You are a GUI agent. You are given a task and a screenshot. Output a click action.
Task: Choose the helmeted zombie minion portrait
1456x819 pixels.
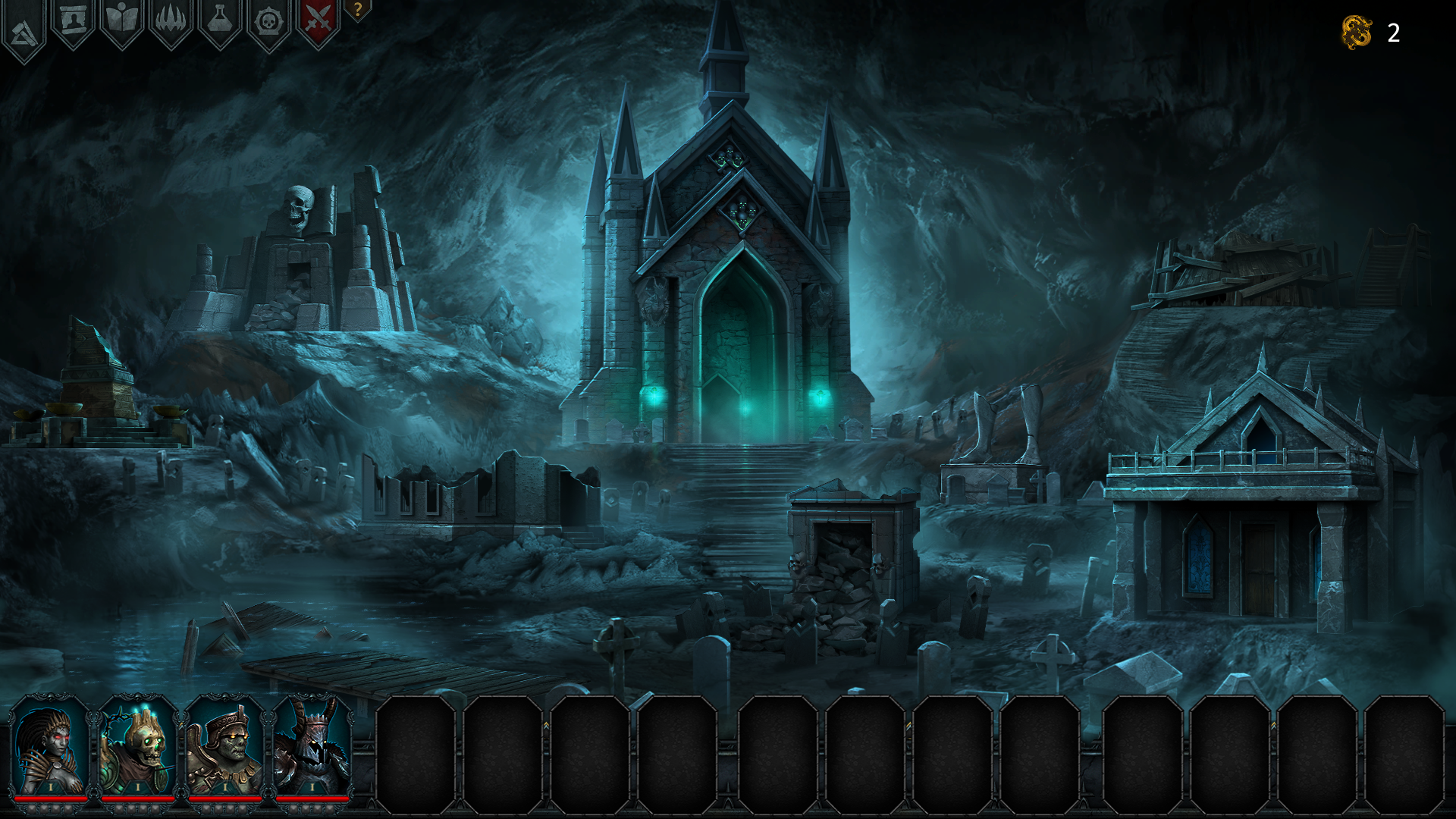pyautogui.click(x=225, y=747)
